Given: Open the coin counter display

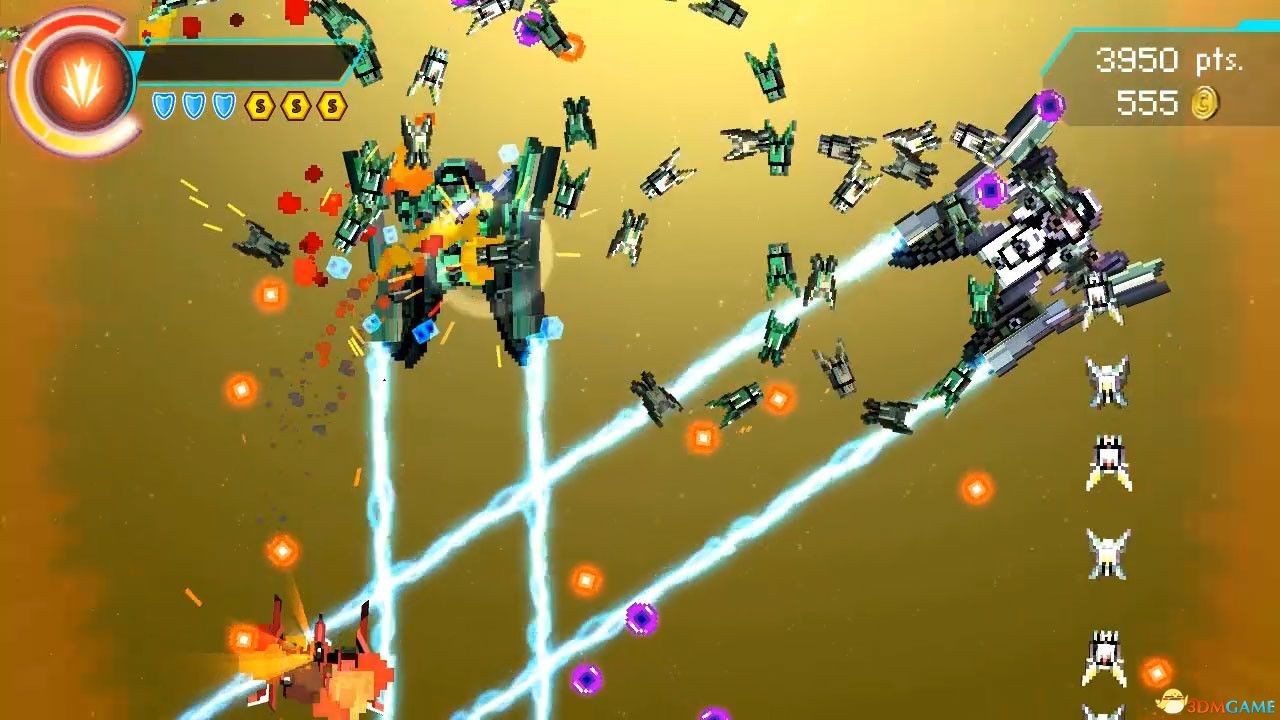Looking at the screenshot, I should point(1175,100).
